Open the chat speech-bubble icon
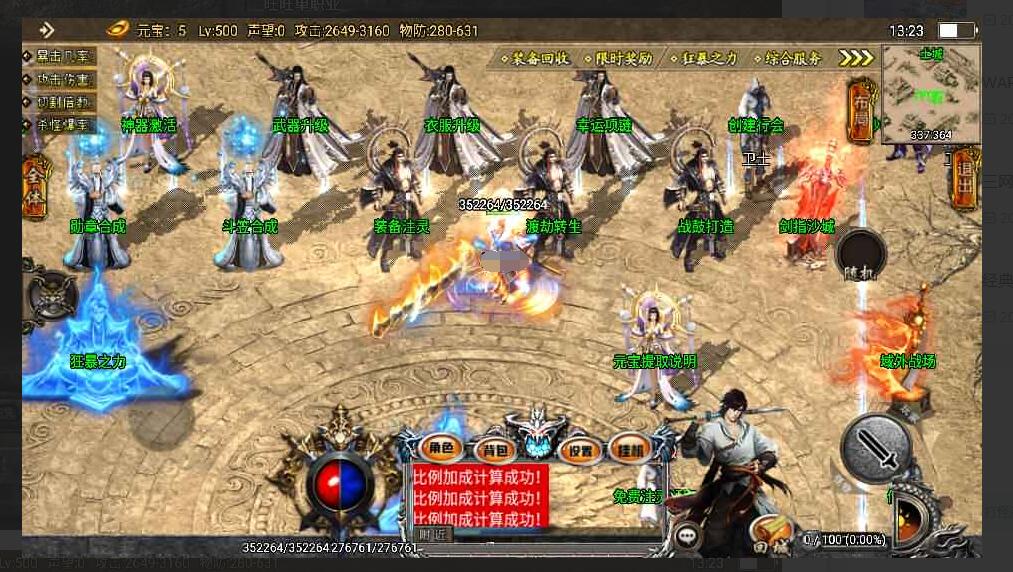This screenshot has height=572, width=1013. click(x=688, y=536)
